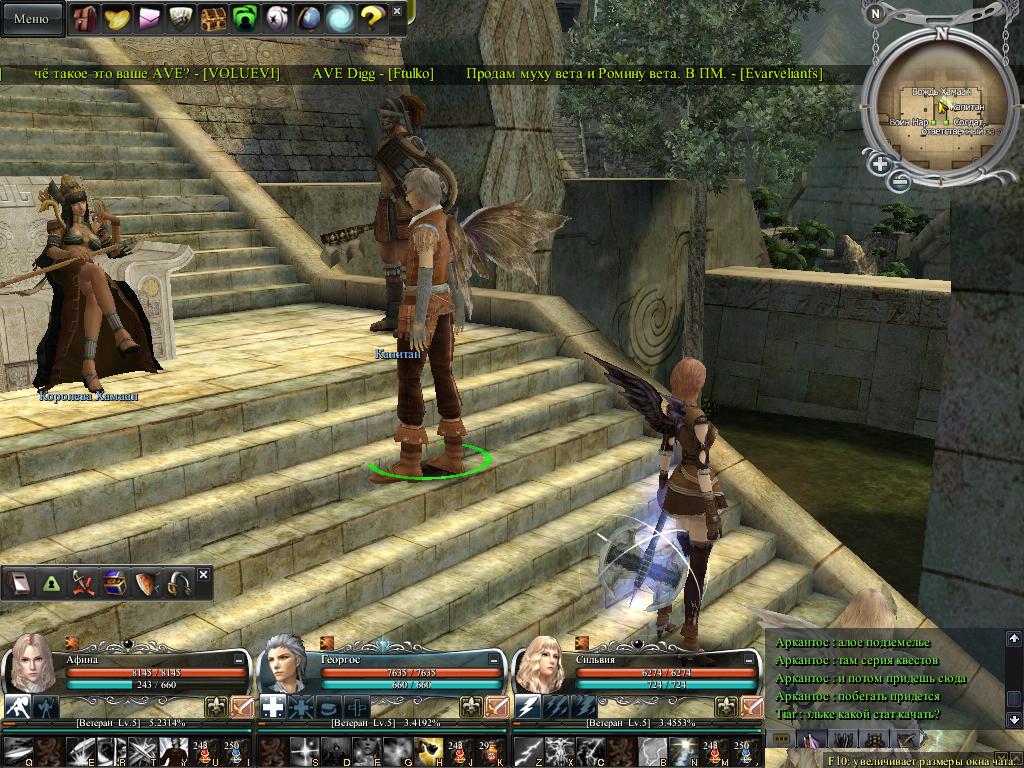Image resolution: width=1024 pixels, height=768 pixels.
Task: Open the red backpack inventory icon
Action: point(85,17)
